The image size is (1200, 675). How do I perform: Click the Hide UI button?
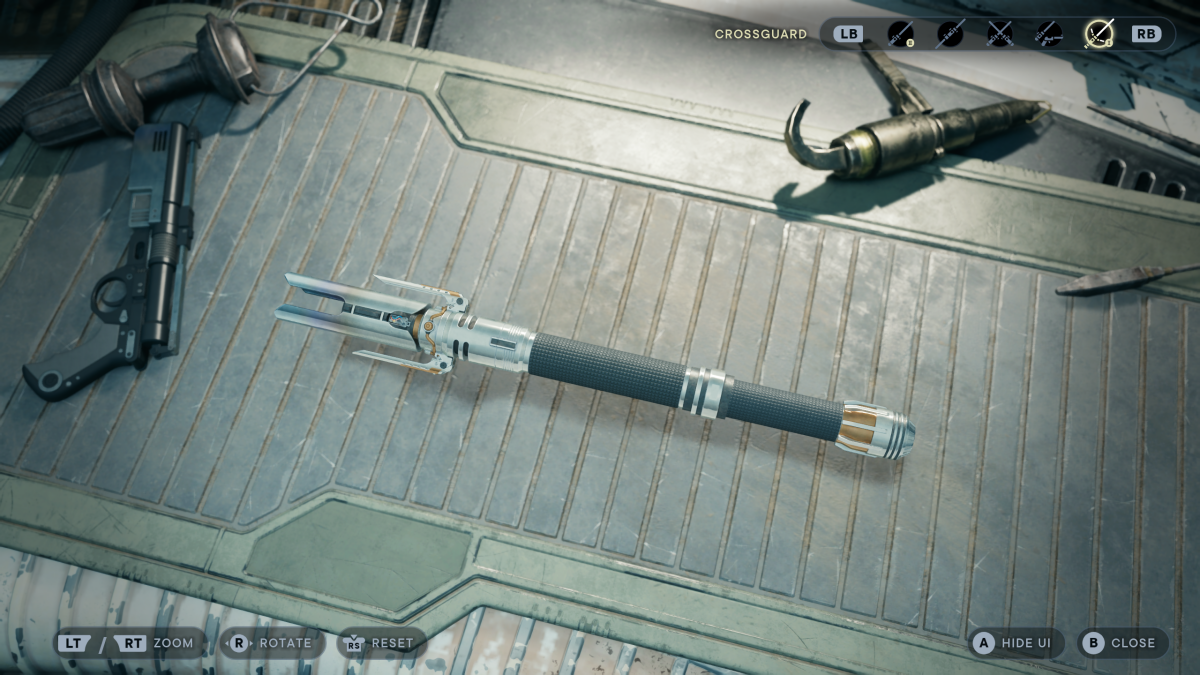1013,643
